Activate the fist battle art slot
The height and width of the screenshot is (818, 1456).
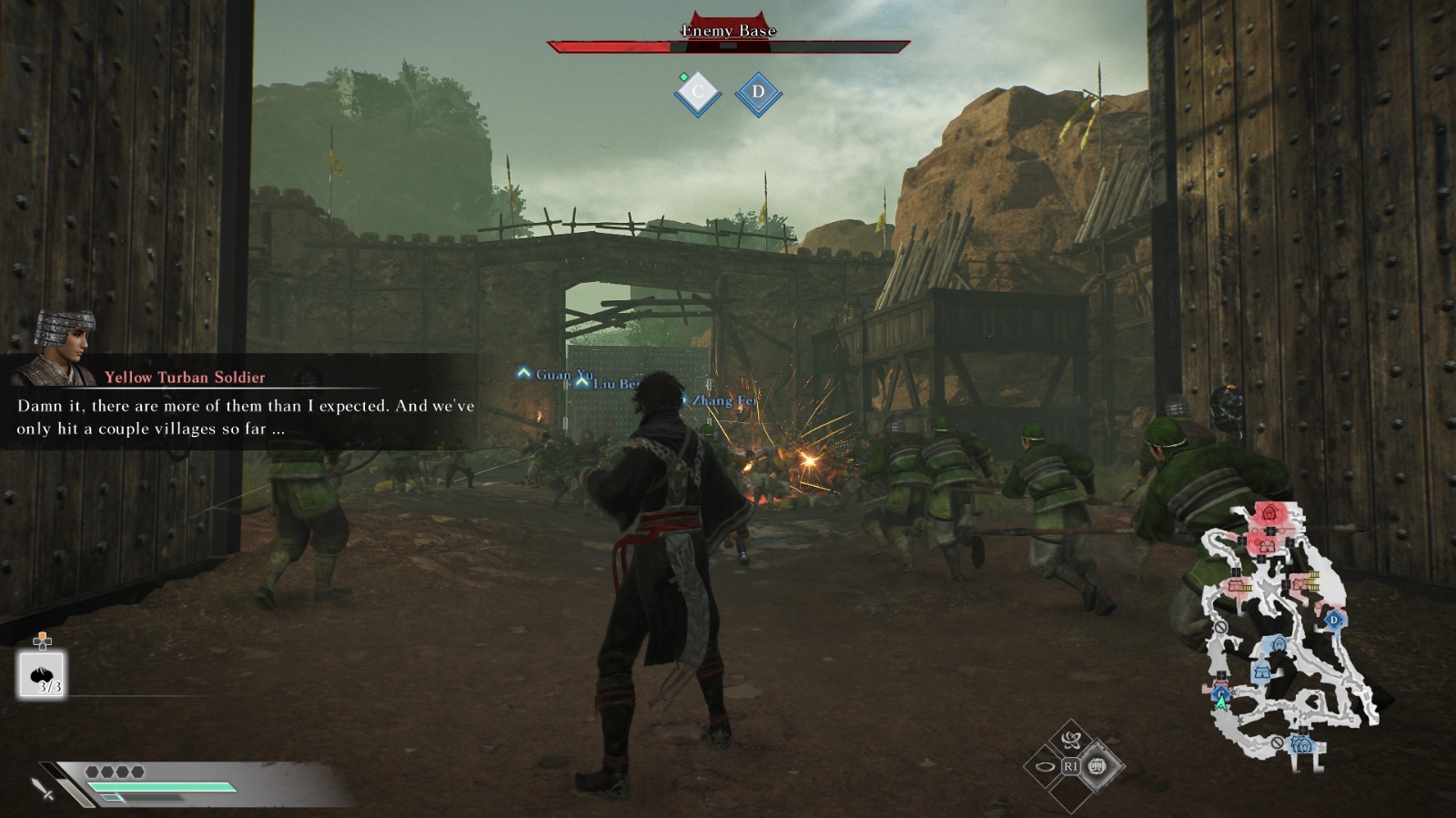(1097, 766)
